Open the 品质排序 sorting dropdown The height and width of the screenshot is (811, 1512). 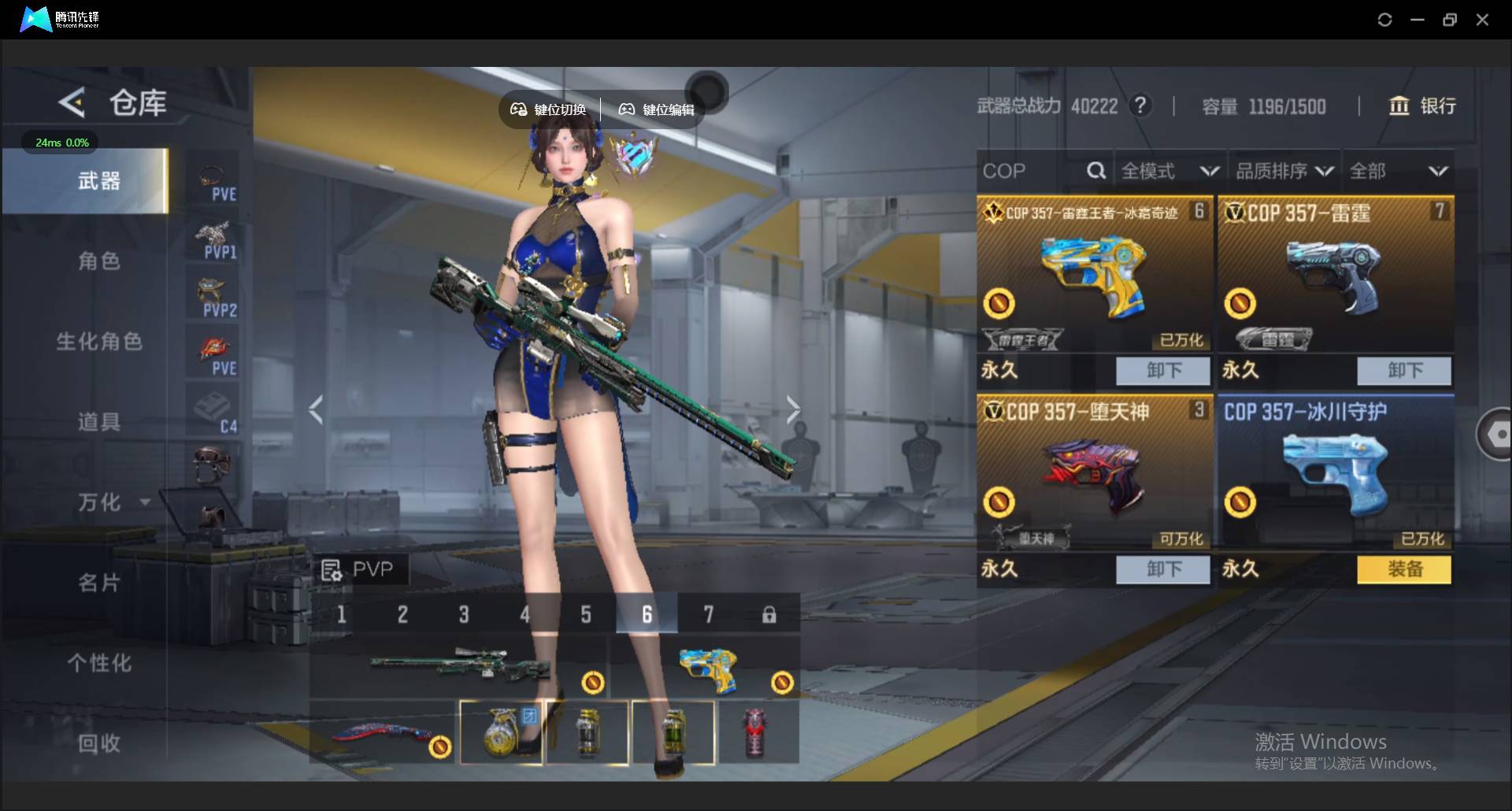coord(1284,171)
